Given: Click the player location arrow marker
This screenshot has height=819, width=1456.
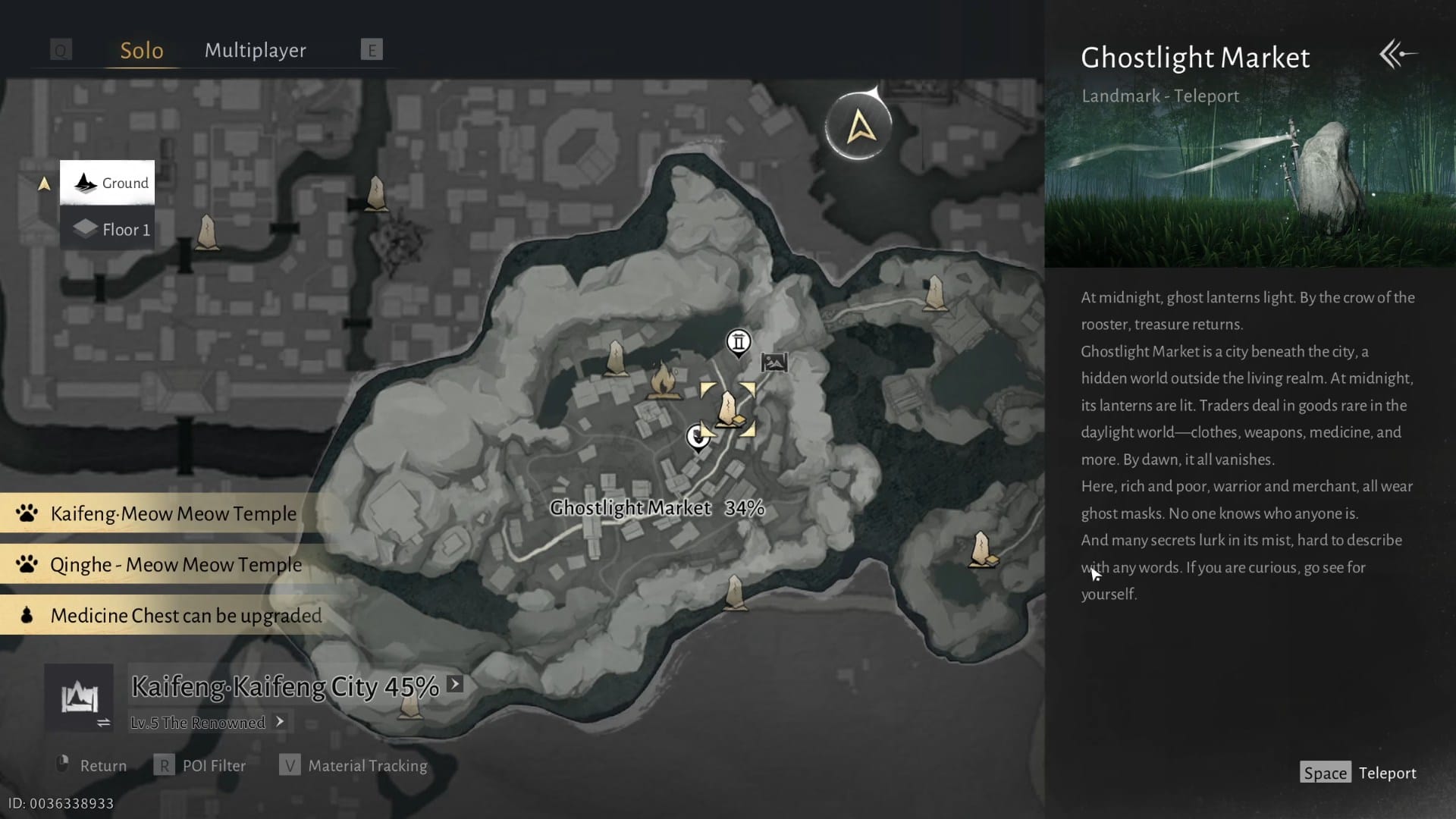Looking at the screenshot, I should pyautogui.click(x=859, y=126).
